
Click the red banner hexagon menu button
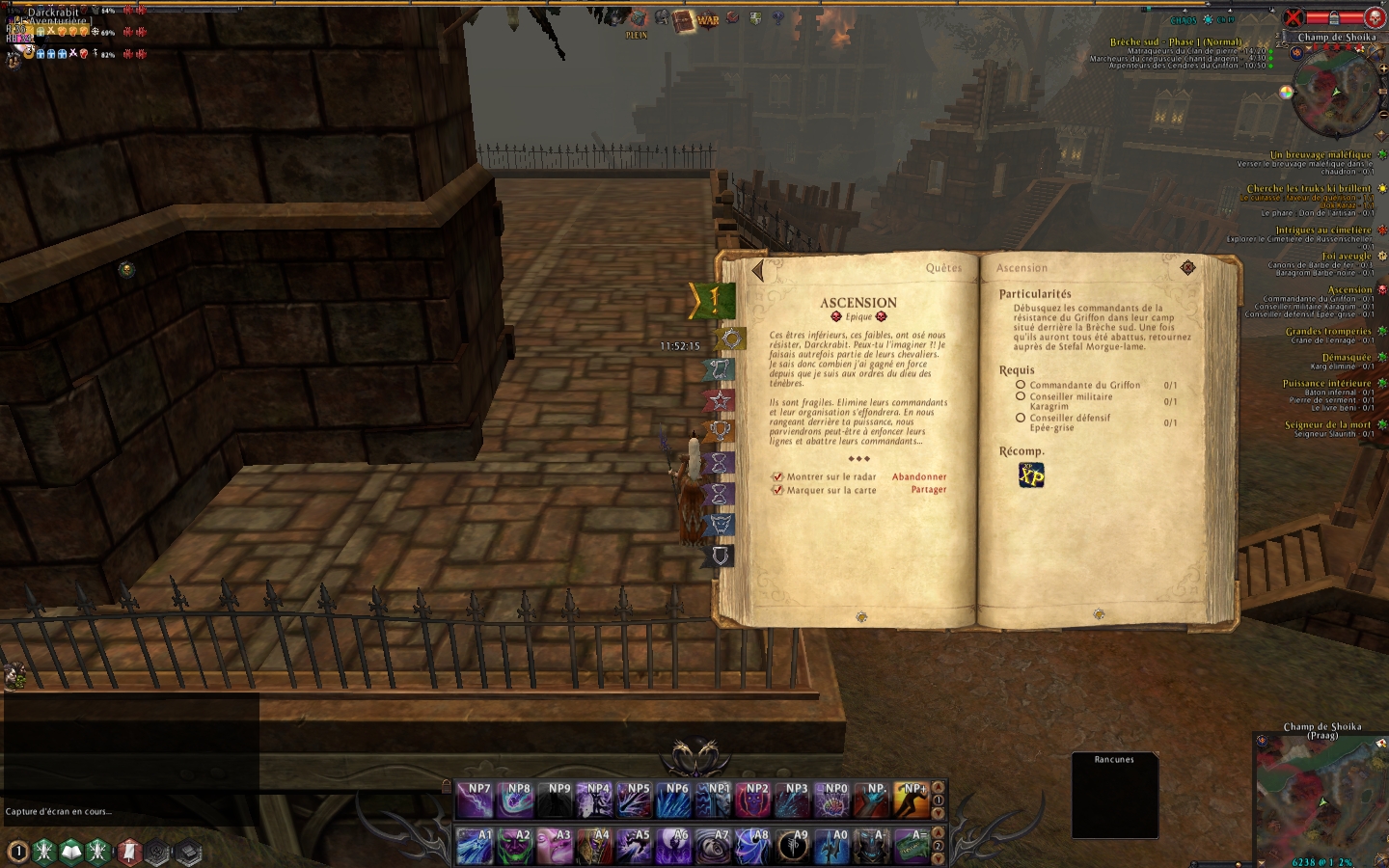pos(129,852)
